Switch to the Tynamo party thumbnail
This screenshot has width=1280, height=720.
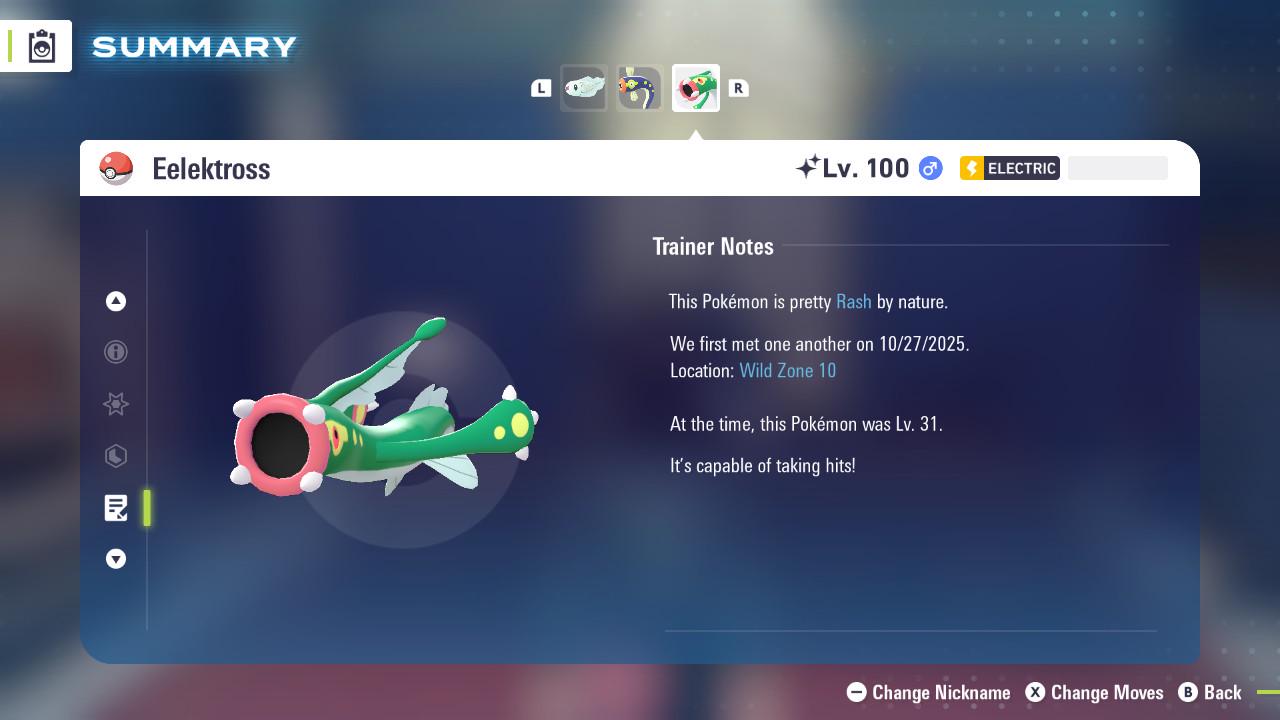[x=584, y=87]
